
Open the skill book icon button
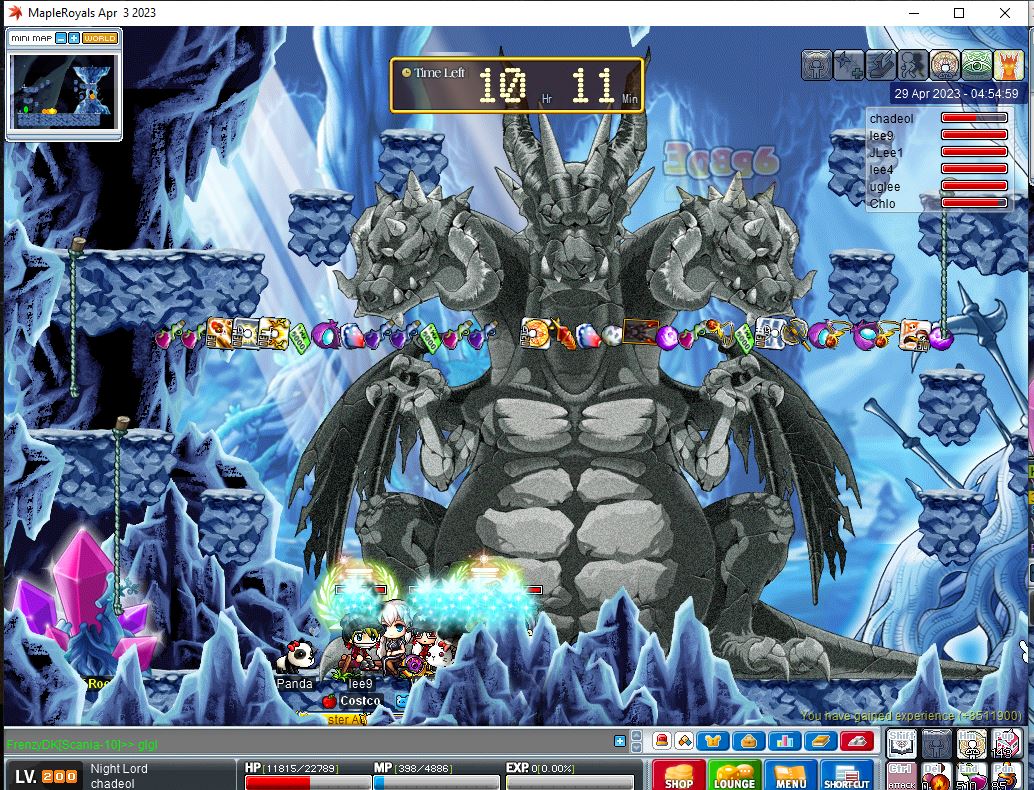(821, 741)
